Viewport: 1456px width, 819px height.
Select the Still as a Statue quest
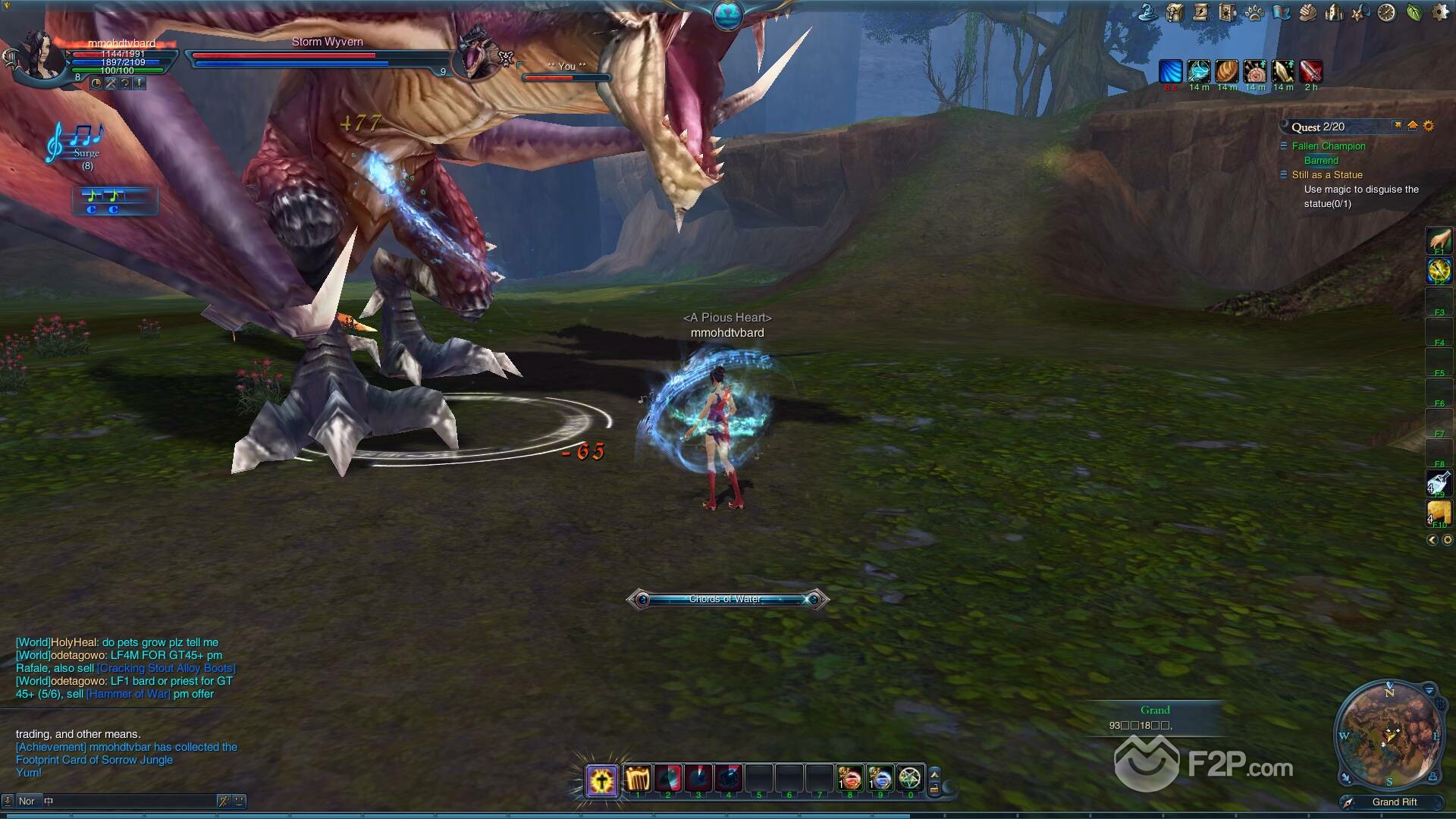click(x=1327, y=175)
